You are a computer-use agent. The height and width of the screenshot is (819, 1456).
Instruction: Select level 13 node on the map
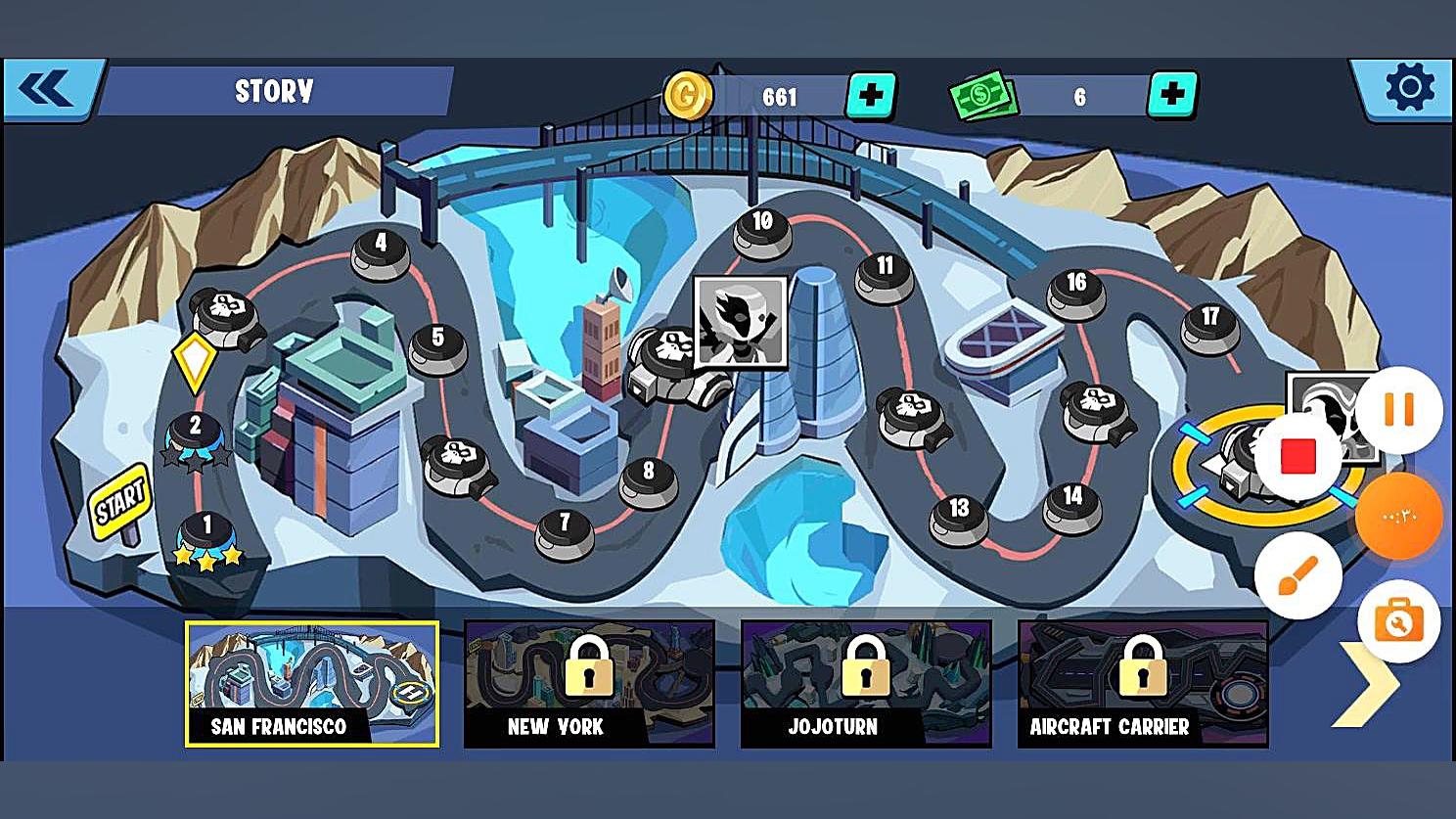pos(959,515)
